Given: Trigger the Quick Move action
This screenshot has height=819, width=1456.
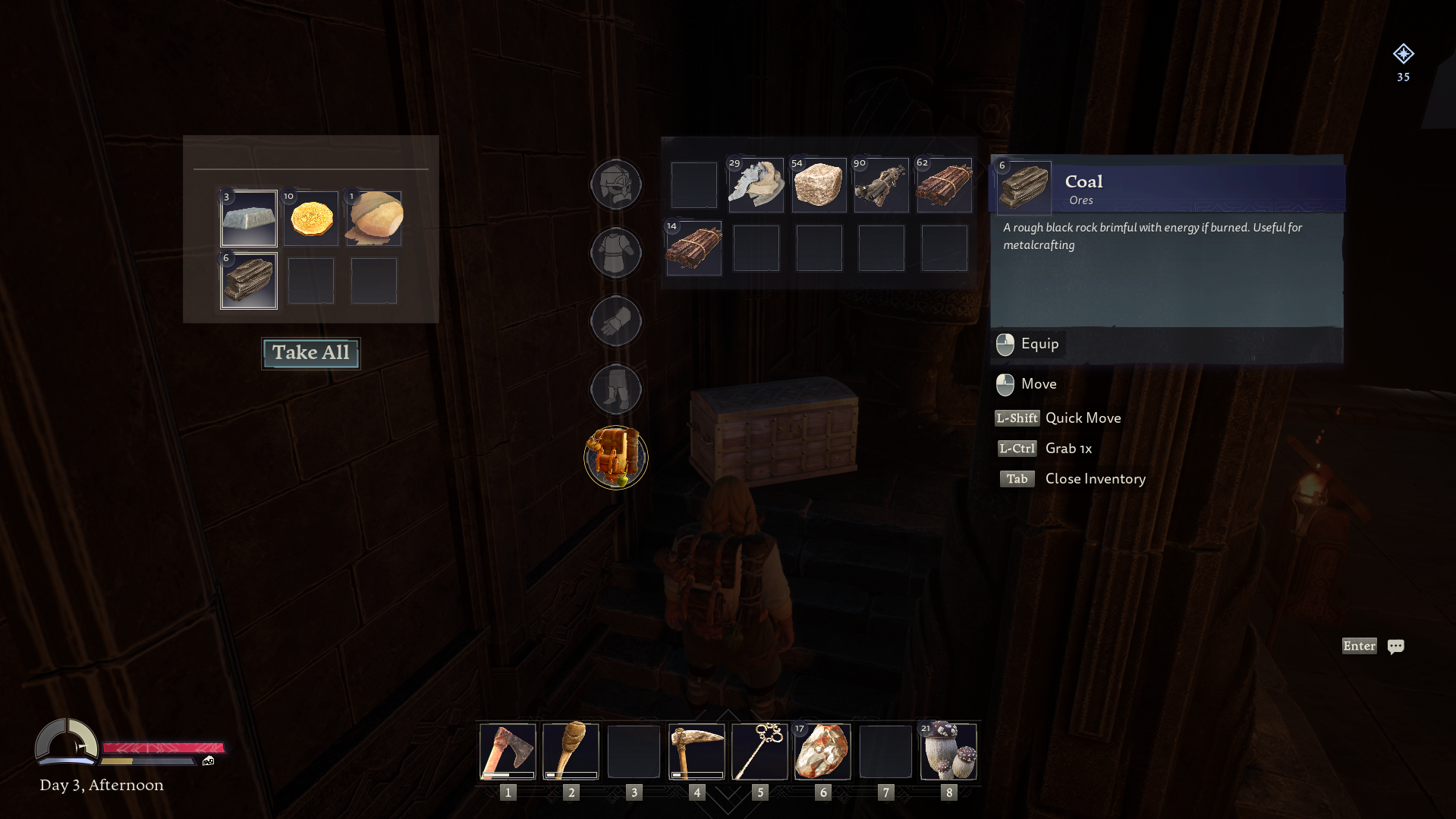Looking at the screenshot, I should (1059, 417).
